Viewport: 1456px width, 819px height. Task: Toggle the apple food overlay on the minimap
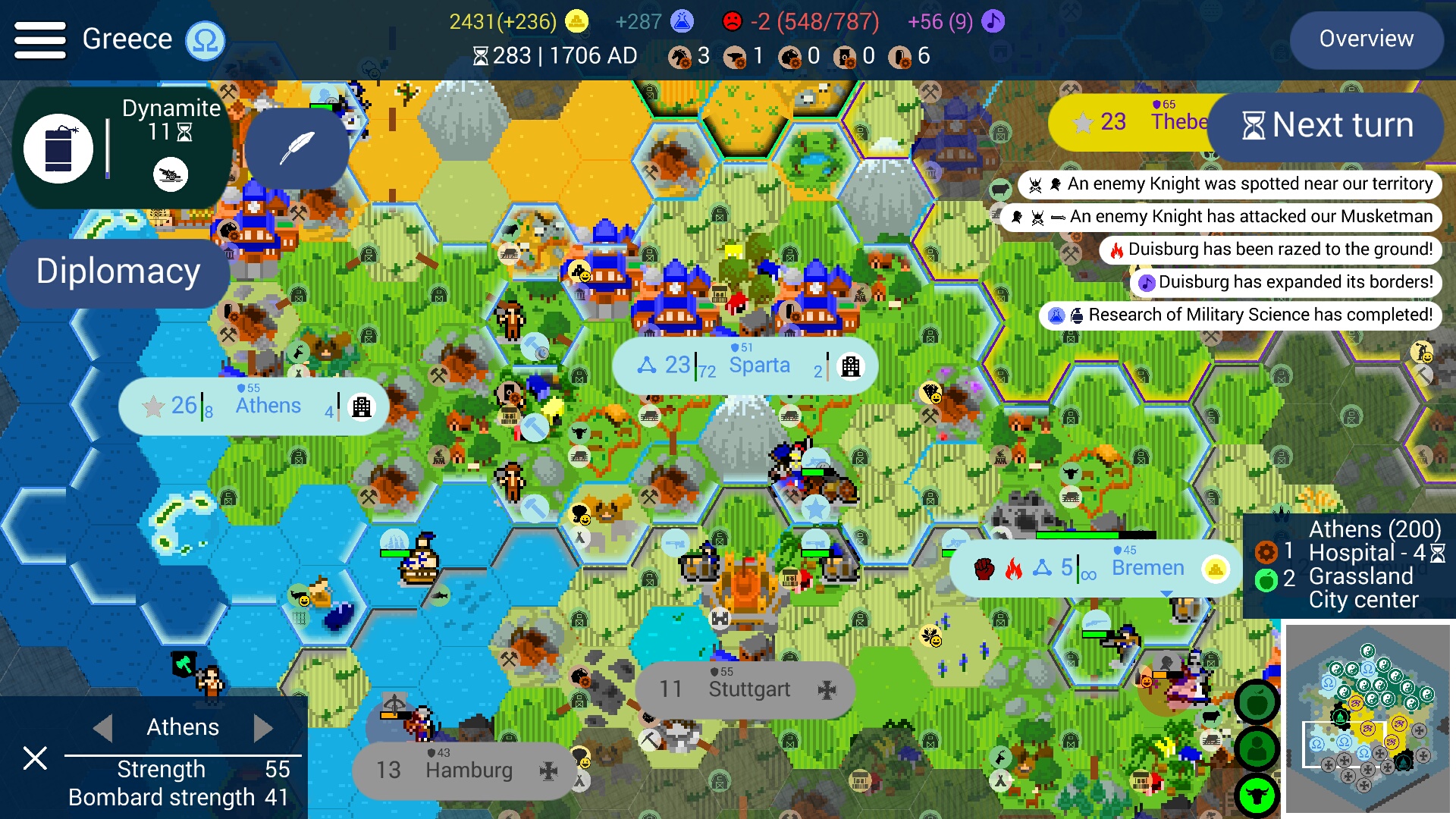coord(1257,703)
